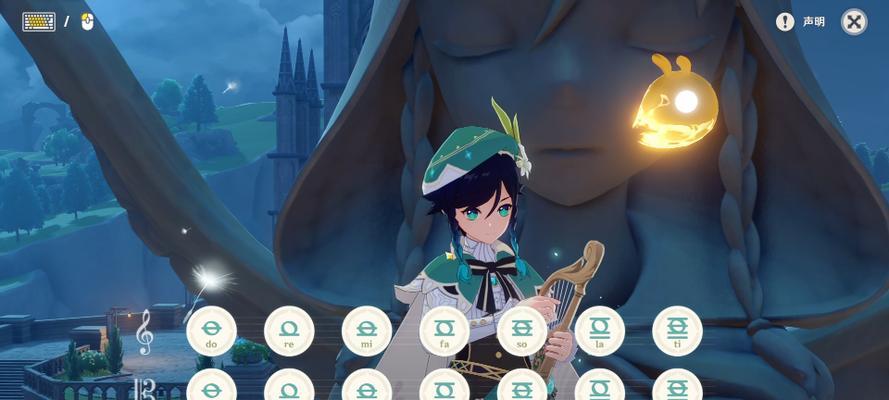Close the lyre performance screen
This screenshot has width=889, height=400.
pos(853,22)
